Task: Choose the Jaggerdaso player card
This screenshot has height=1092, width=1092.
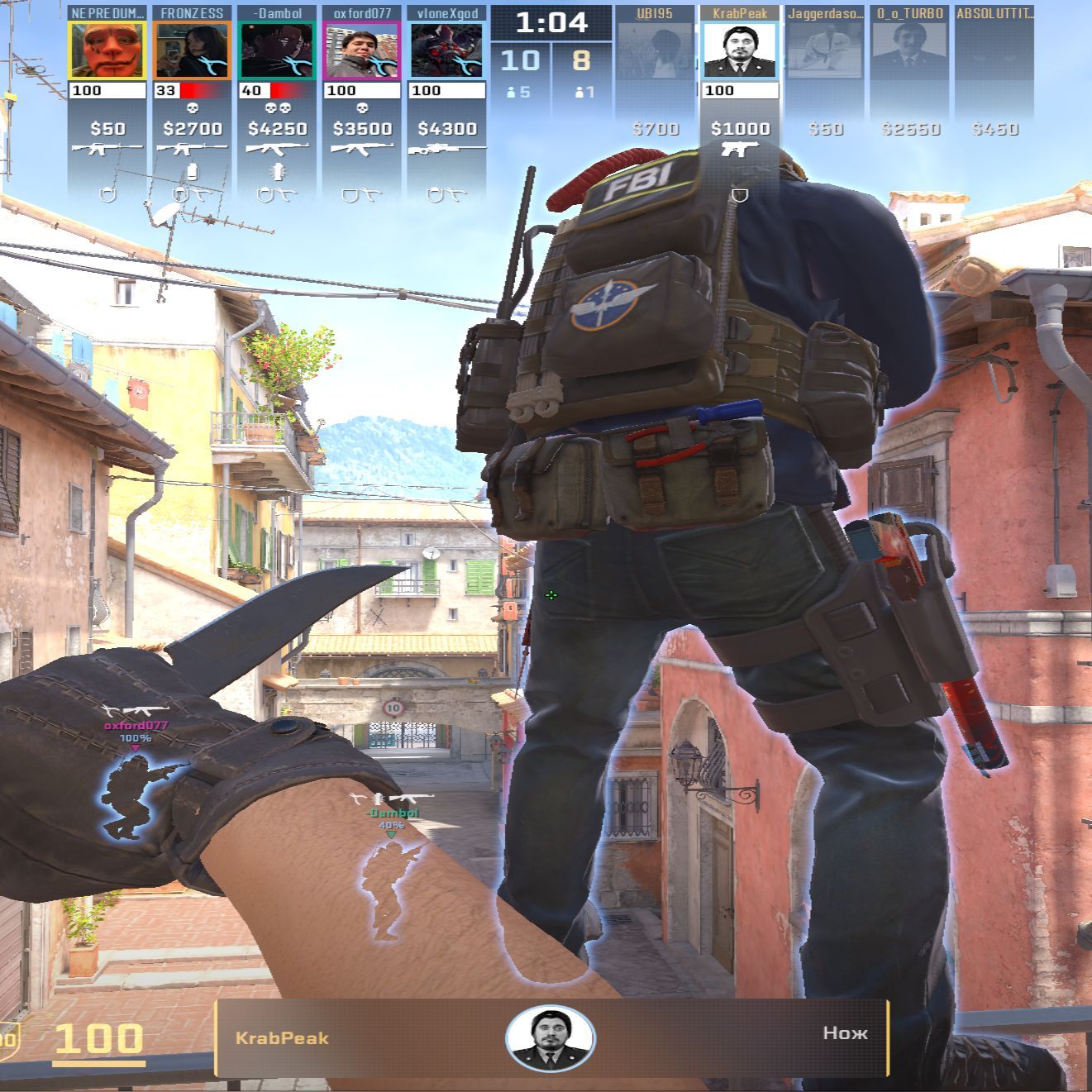Action: pos(825,51)
